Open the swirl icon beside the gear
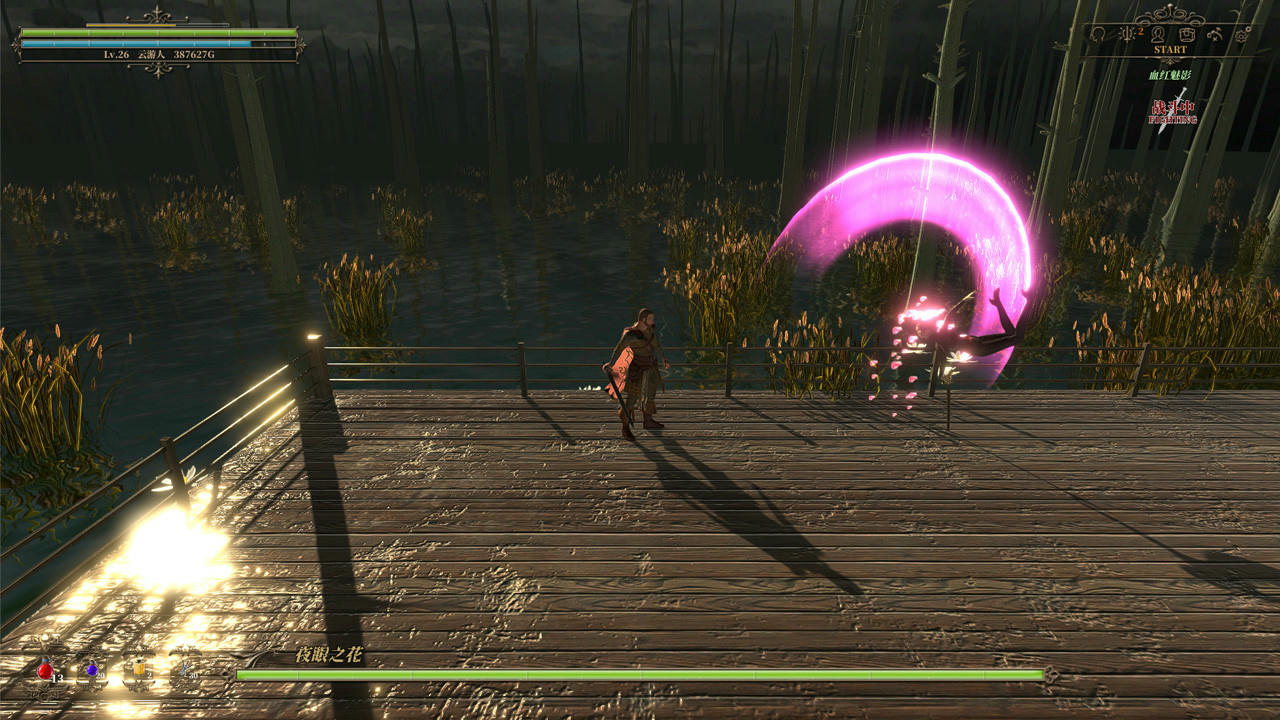 [1215, 35]
